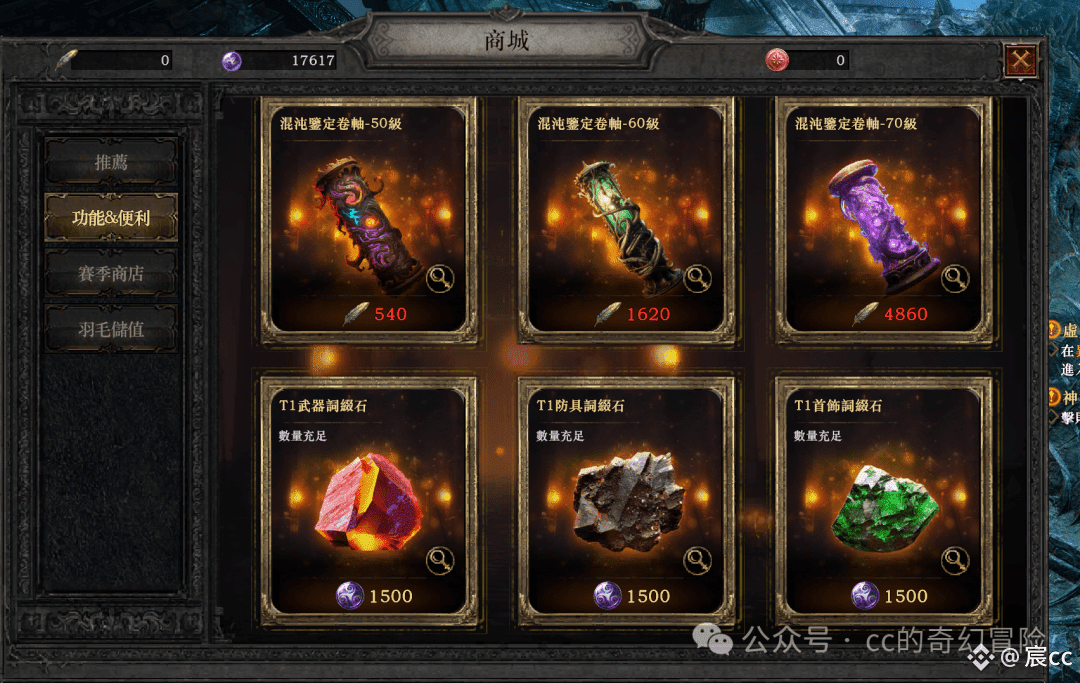Close the 商城 shop window

(1021, 61)
